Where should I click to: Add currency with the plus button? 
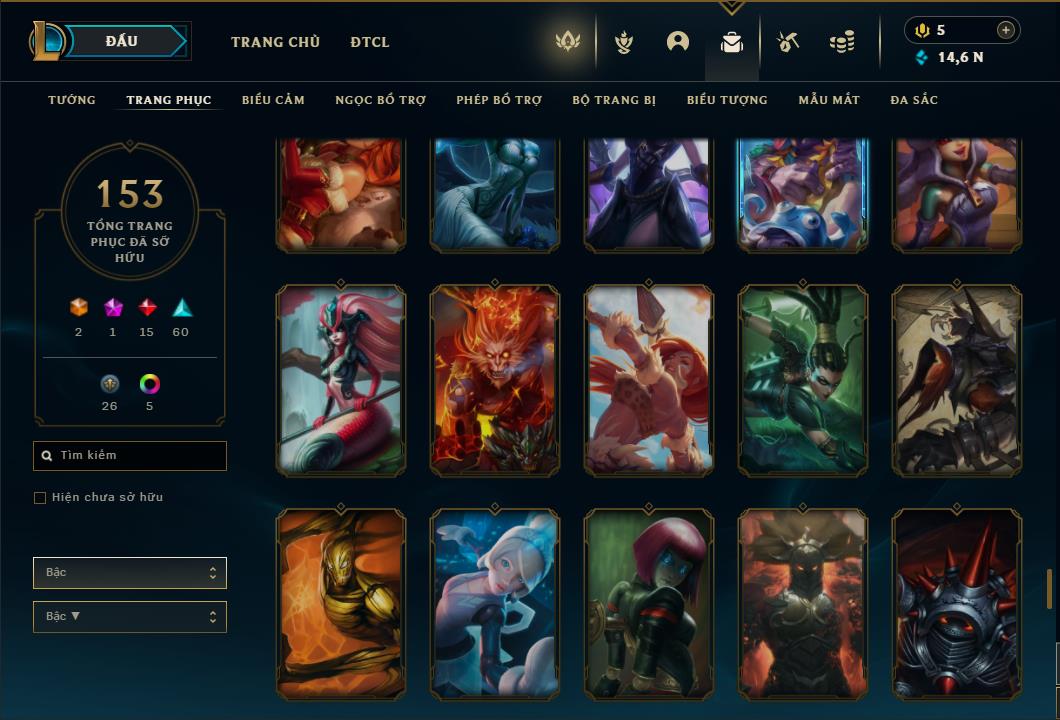pos(1006,30)
